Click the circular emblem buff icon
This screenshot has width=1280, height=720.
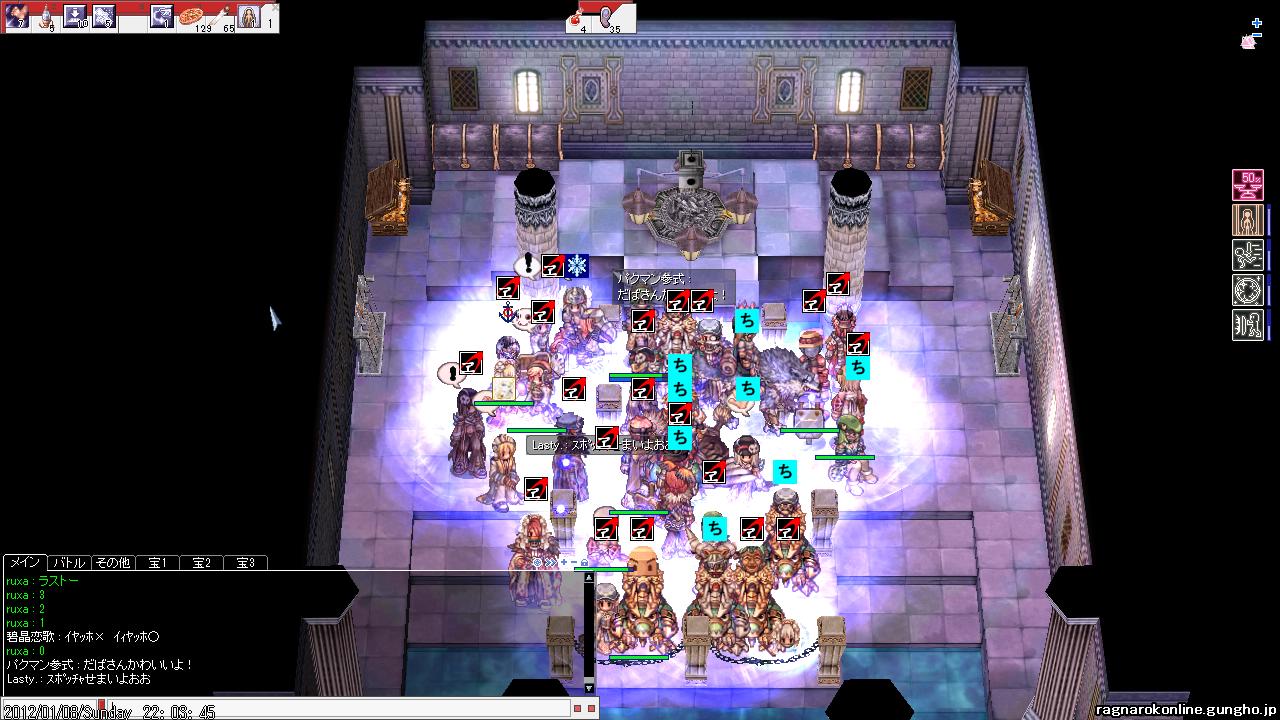click(x=1247, y=290)
